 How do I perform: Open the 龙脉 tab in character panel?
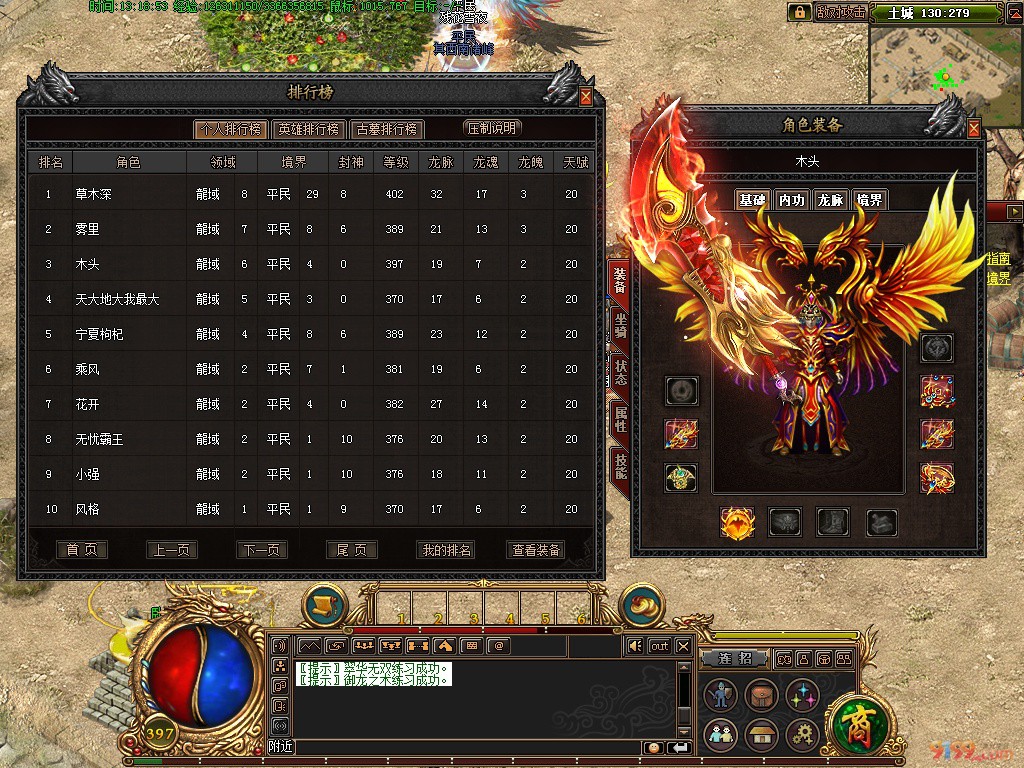pyautogui.click(x=831, y=200)
